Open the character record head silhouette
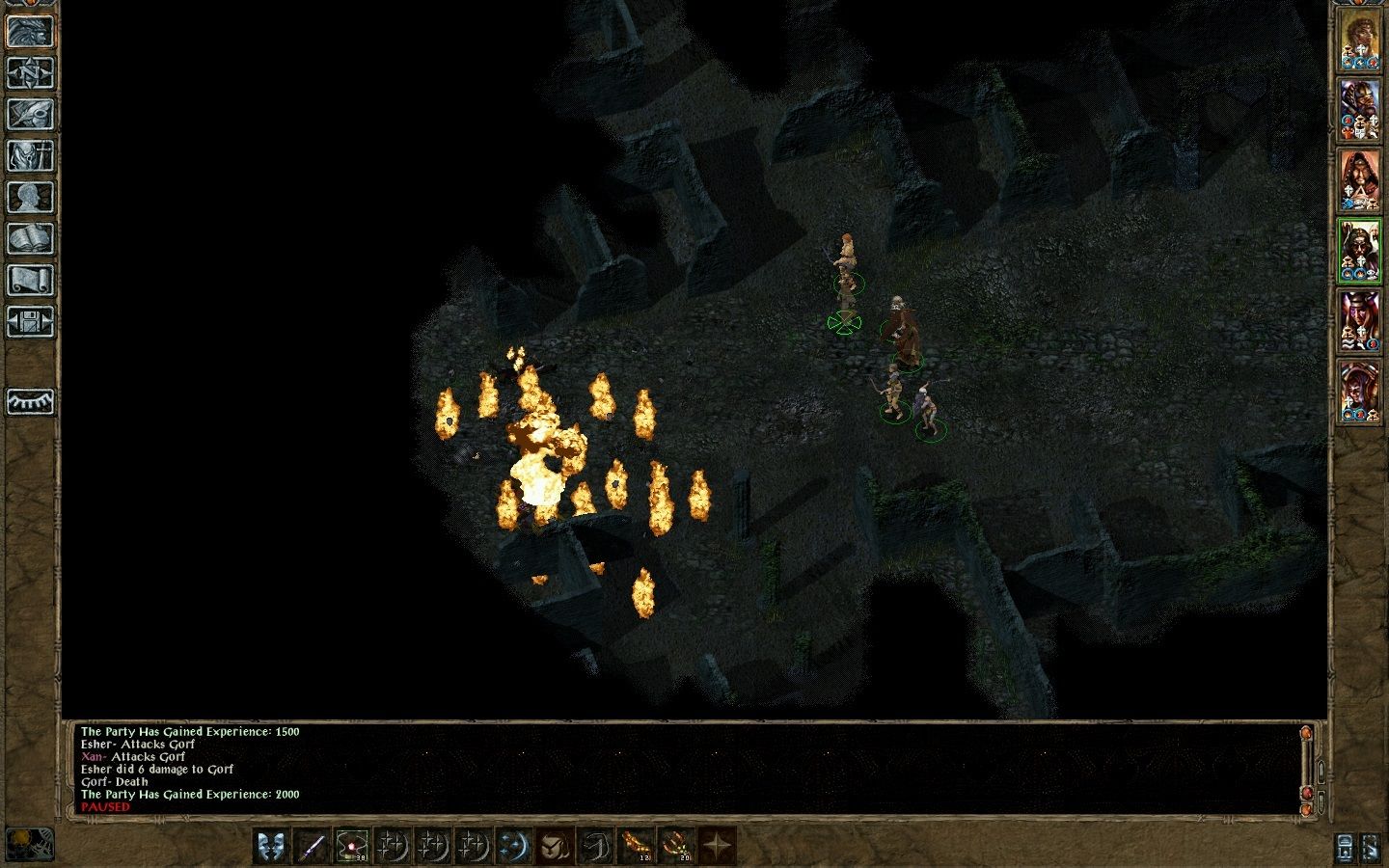 click(30, 197)
